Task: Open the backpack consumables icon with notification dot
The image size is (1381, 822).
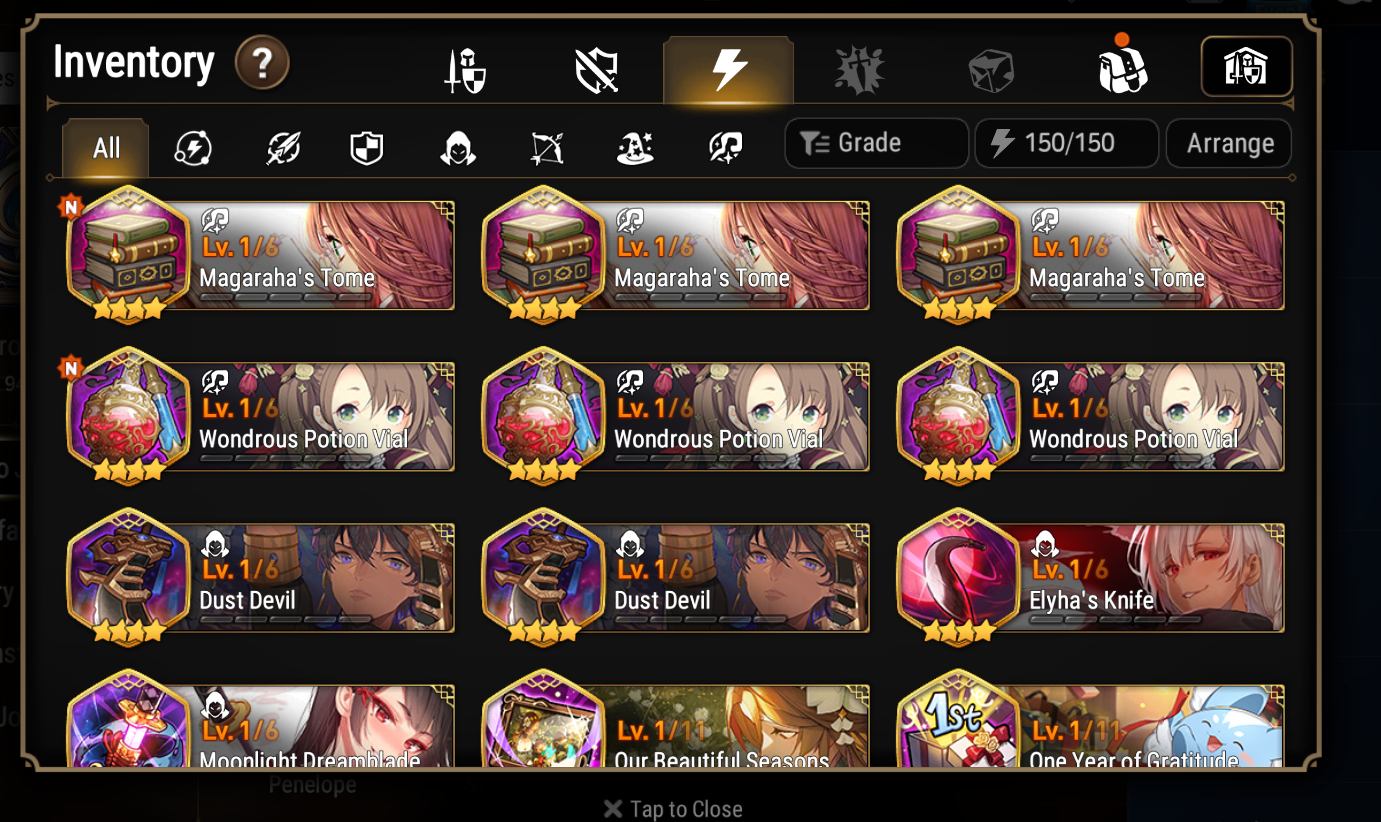Action: click(x=1122, y=70)
